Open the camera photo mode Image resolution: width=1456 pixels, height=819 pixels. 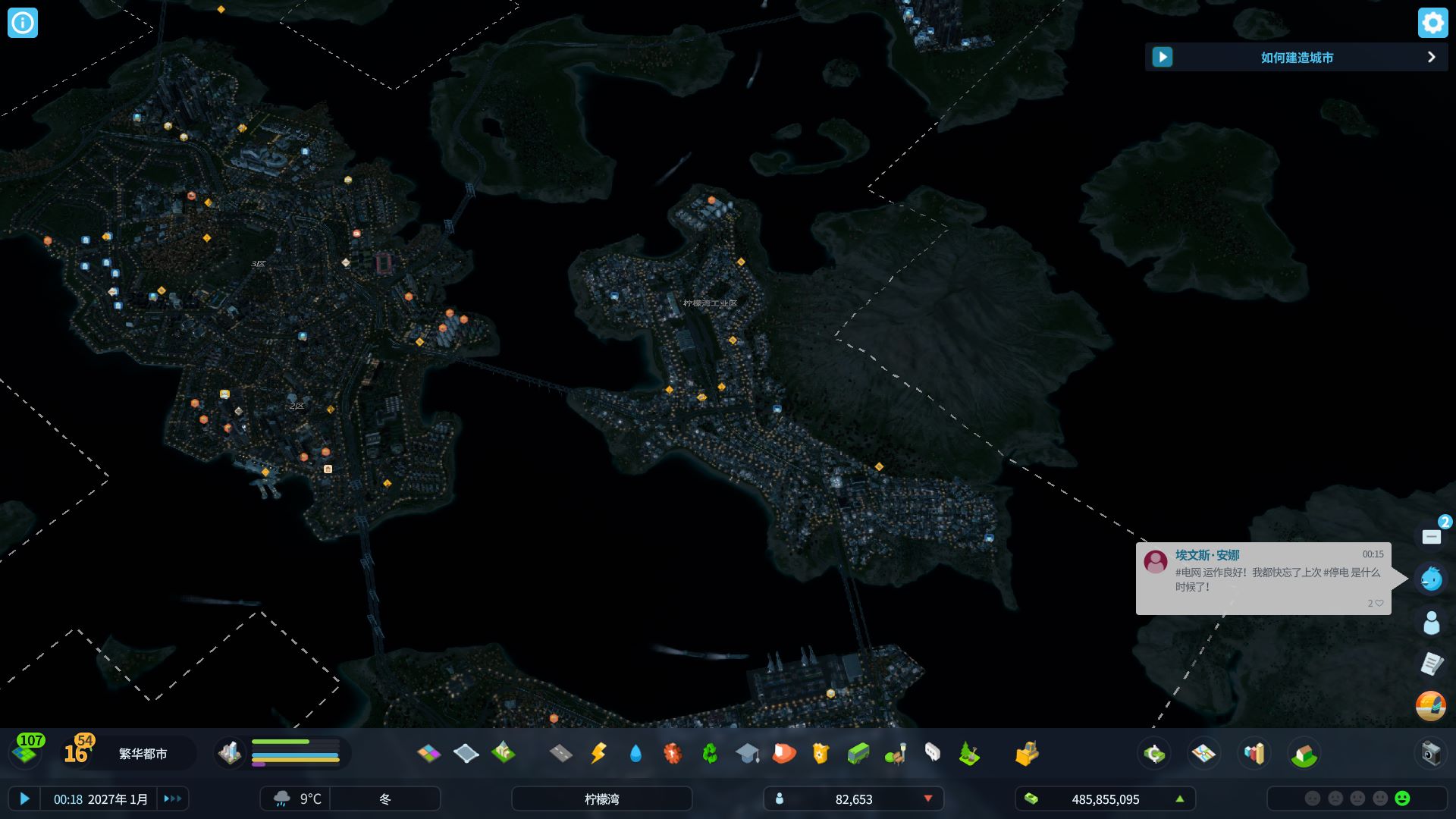coord(1430,753)
